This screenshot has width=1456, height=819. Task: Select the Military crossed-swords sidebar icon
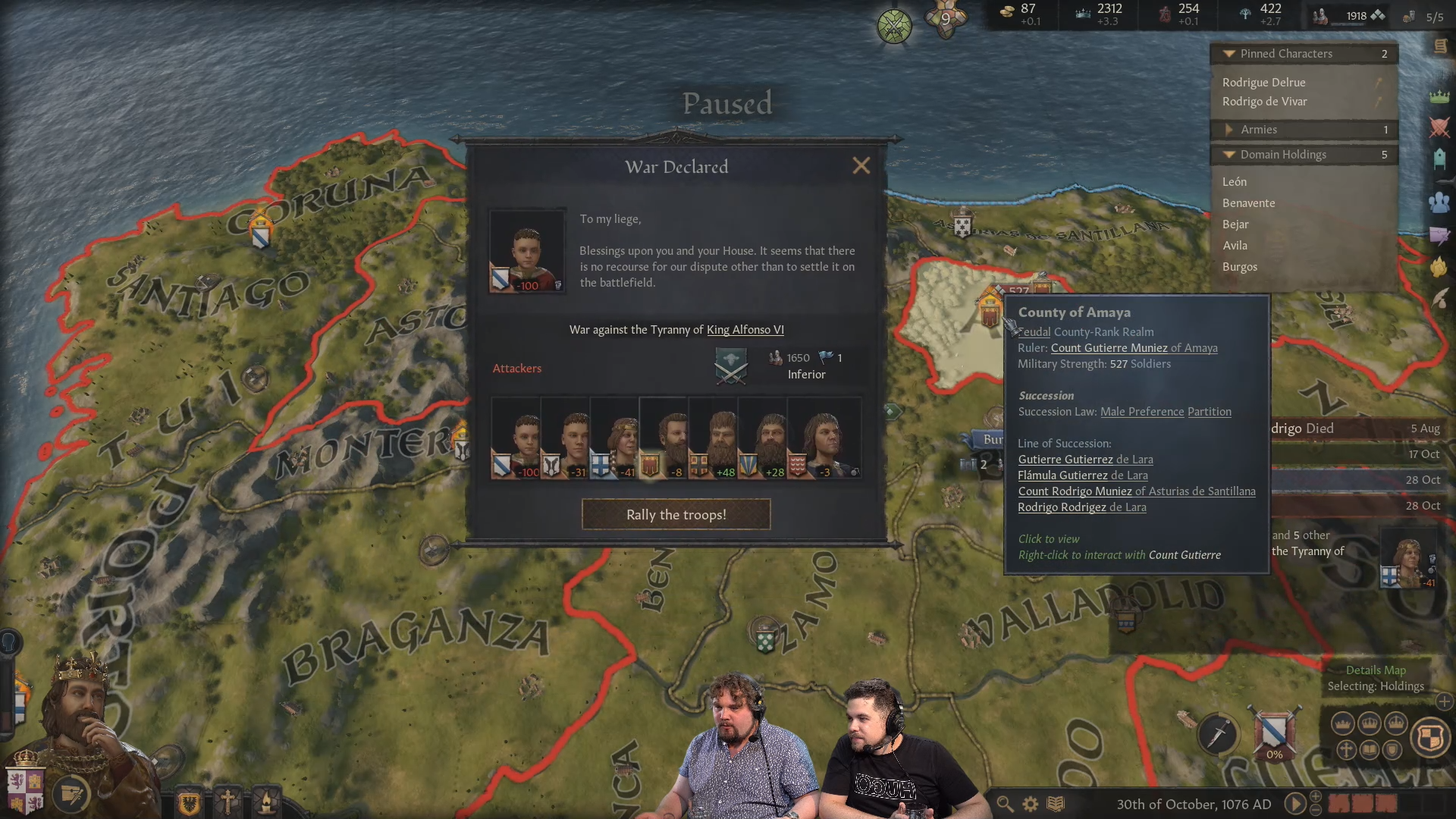point(1439,127)
